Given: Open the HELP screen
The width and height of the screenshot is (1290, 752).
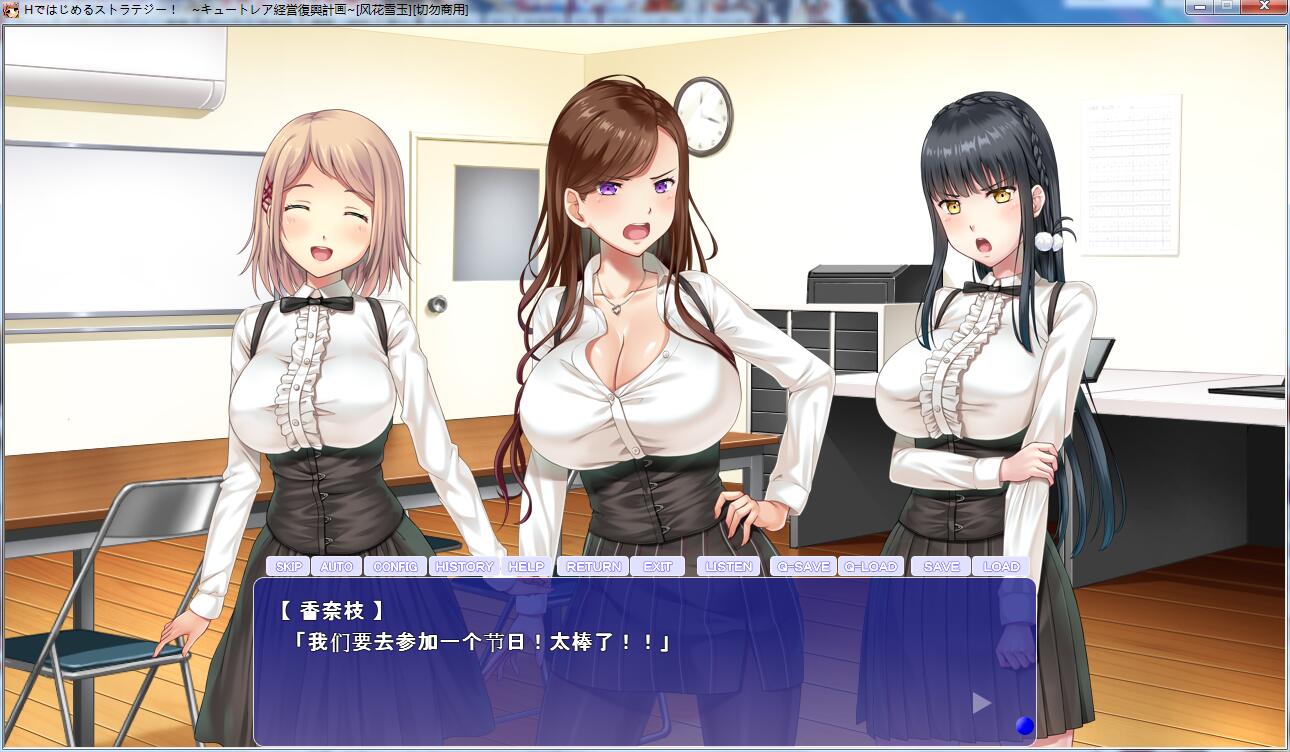Looking at the screenshot, I should click(x=526, y=566).
